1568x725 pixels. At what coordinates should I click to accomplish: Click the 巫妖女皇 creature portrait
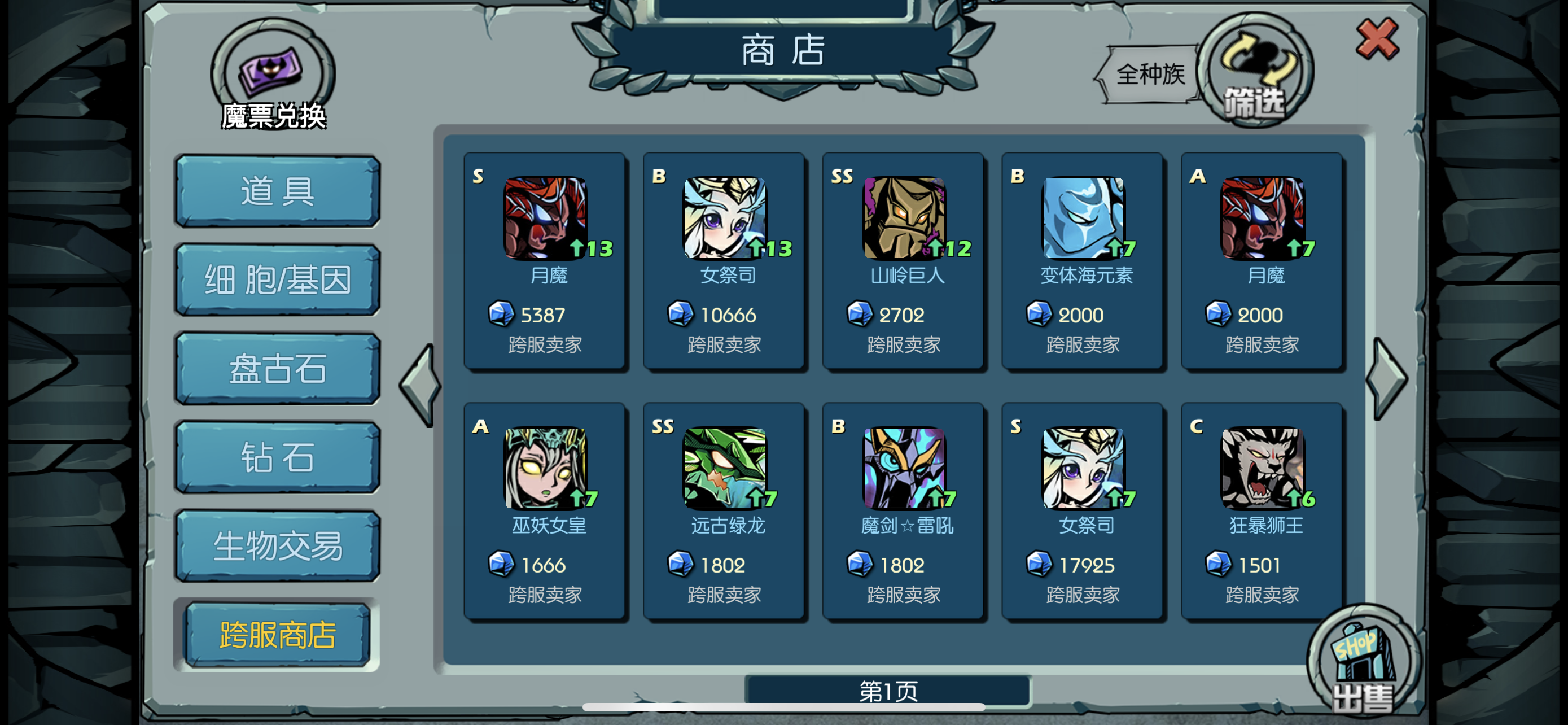point(546,469)
